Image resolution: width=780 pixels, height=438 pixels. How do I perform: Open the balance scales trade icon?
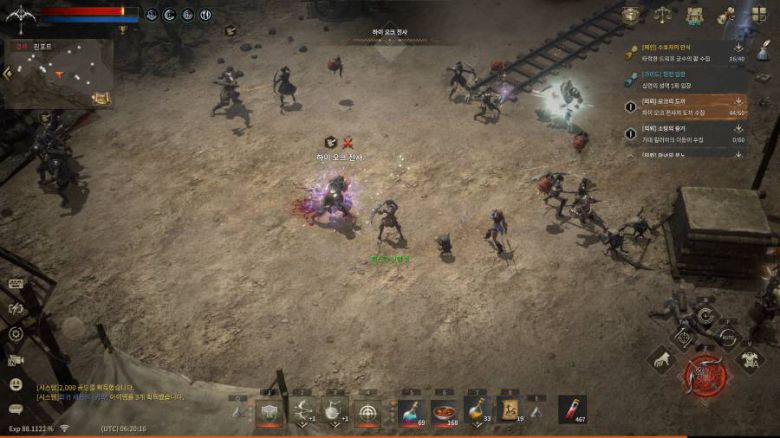coord(662,15)
